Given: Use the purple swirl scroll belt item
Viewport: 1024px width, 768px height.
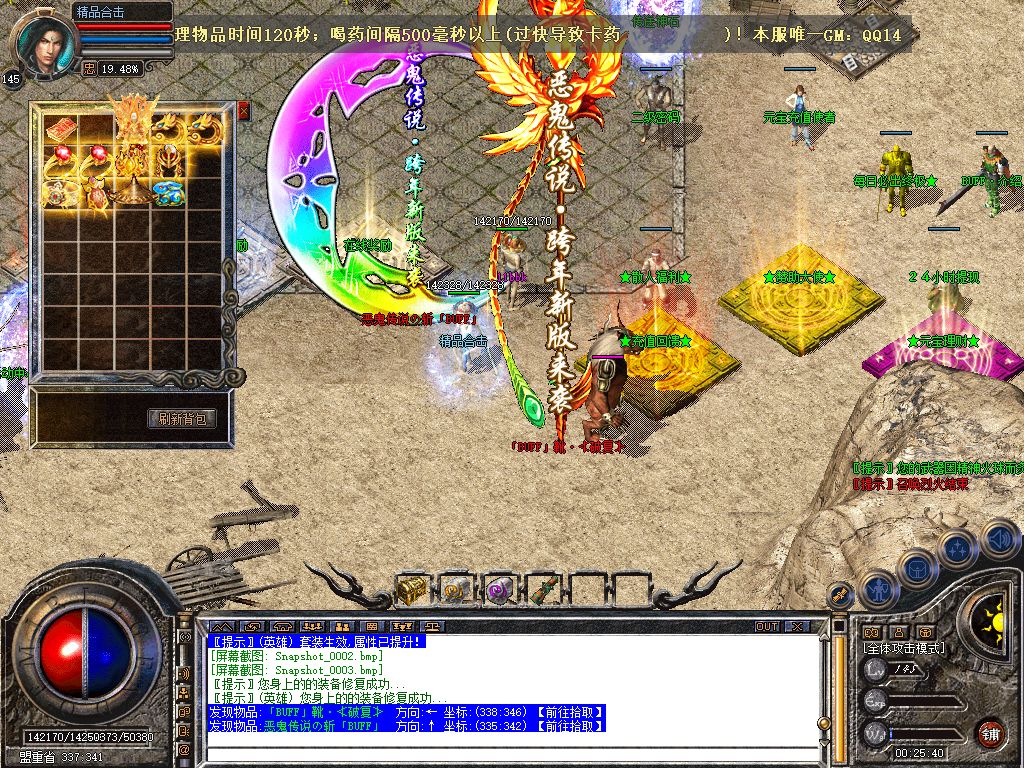Looking at the screenshot, I should click(498, 590).
